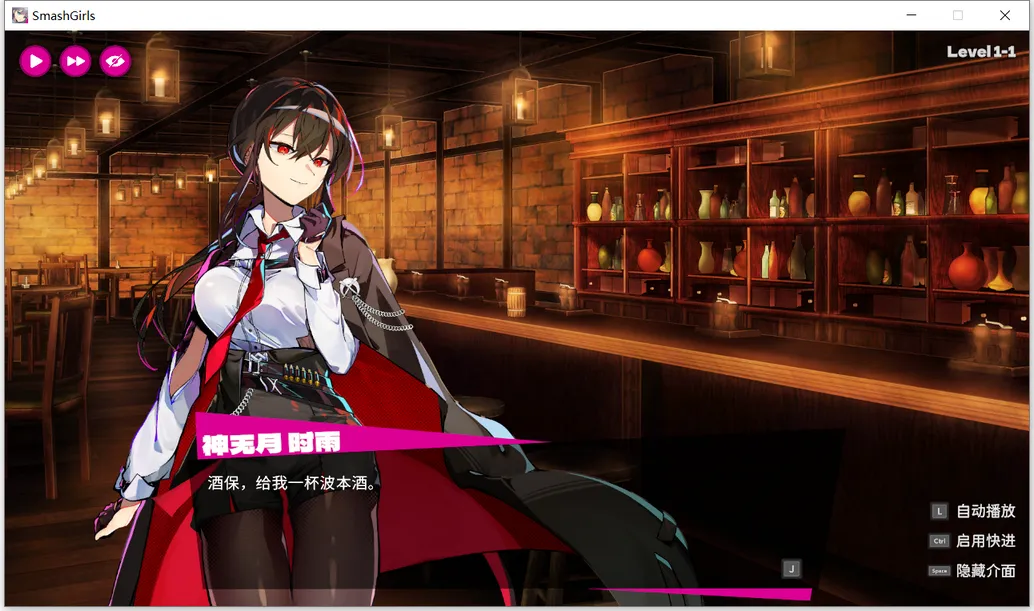
Task: Start auto-play with the pink play button
Action: pos(35,61)
